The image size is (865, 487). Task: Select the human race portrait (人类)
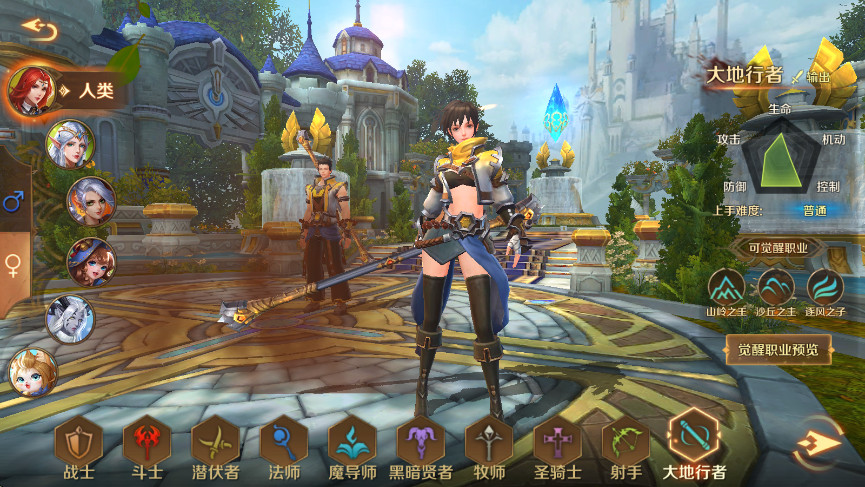[x=31, y=91]
